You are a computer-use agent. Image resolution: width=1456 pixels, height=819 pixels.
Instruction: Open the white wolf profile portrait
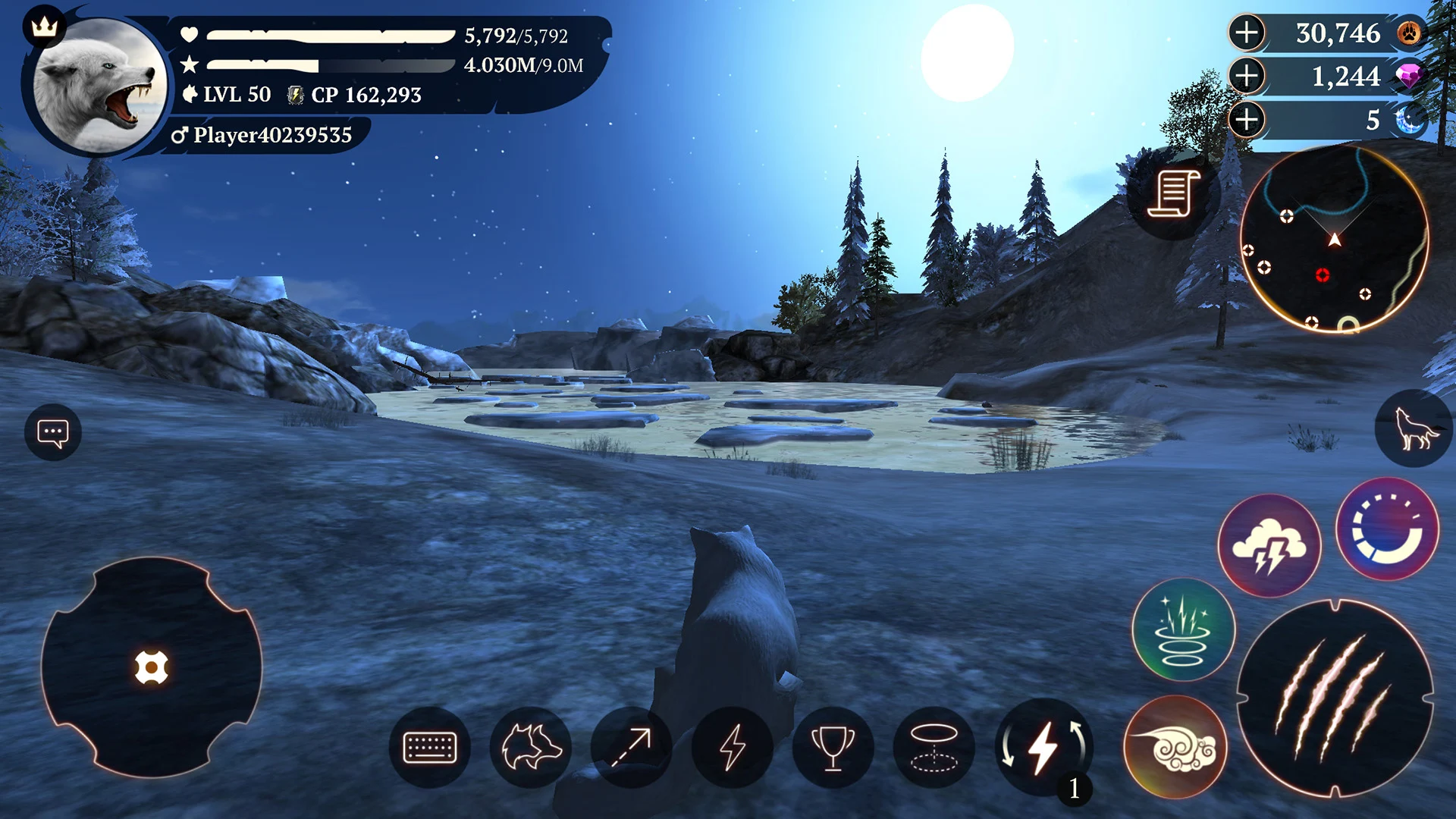[x=97, y=85]
